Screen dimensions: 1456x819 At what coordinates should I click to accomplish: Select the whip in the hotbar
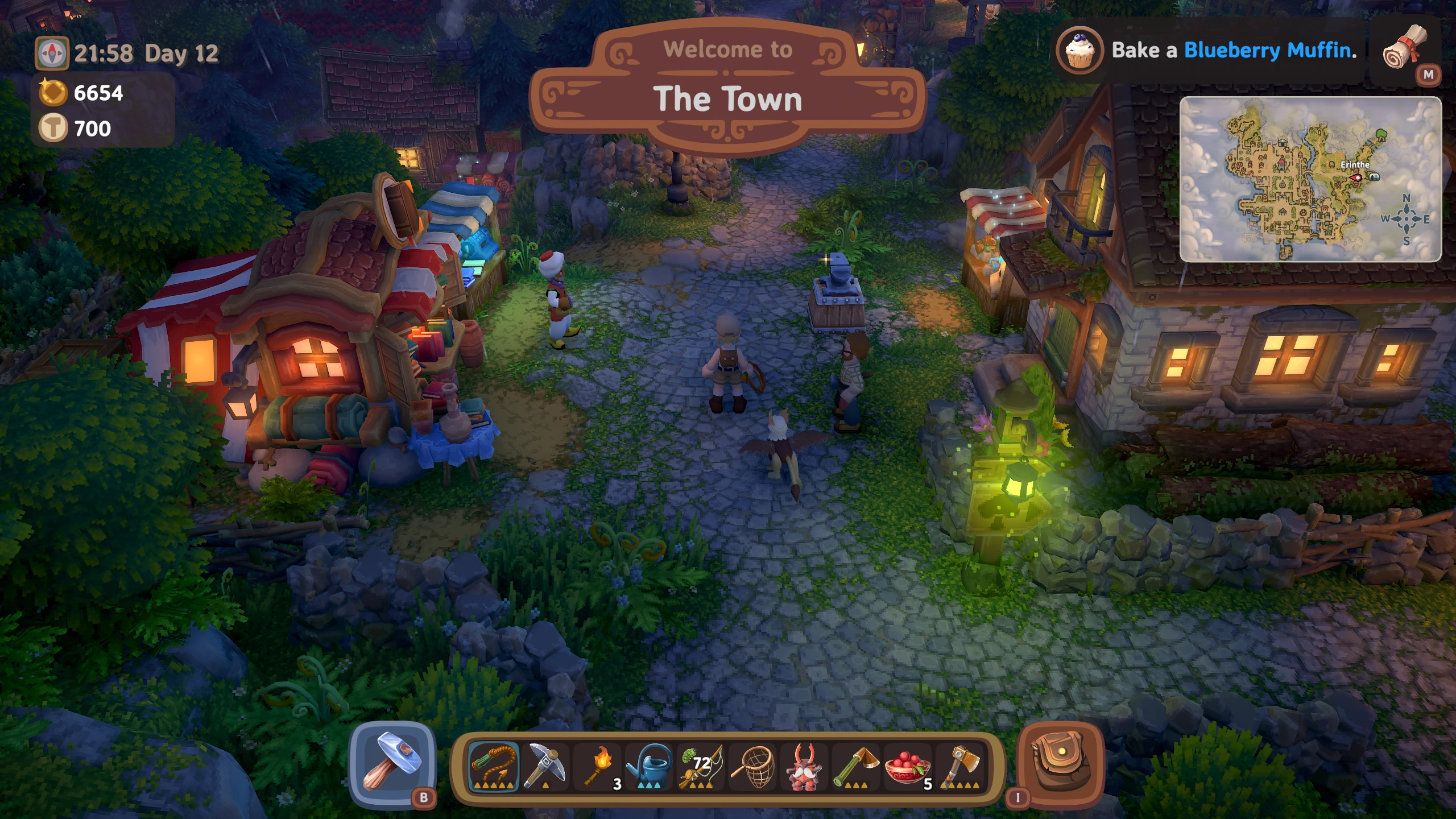(x=494, y=767)
